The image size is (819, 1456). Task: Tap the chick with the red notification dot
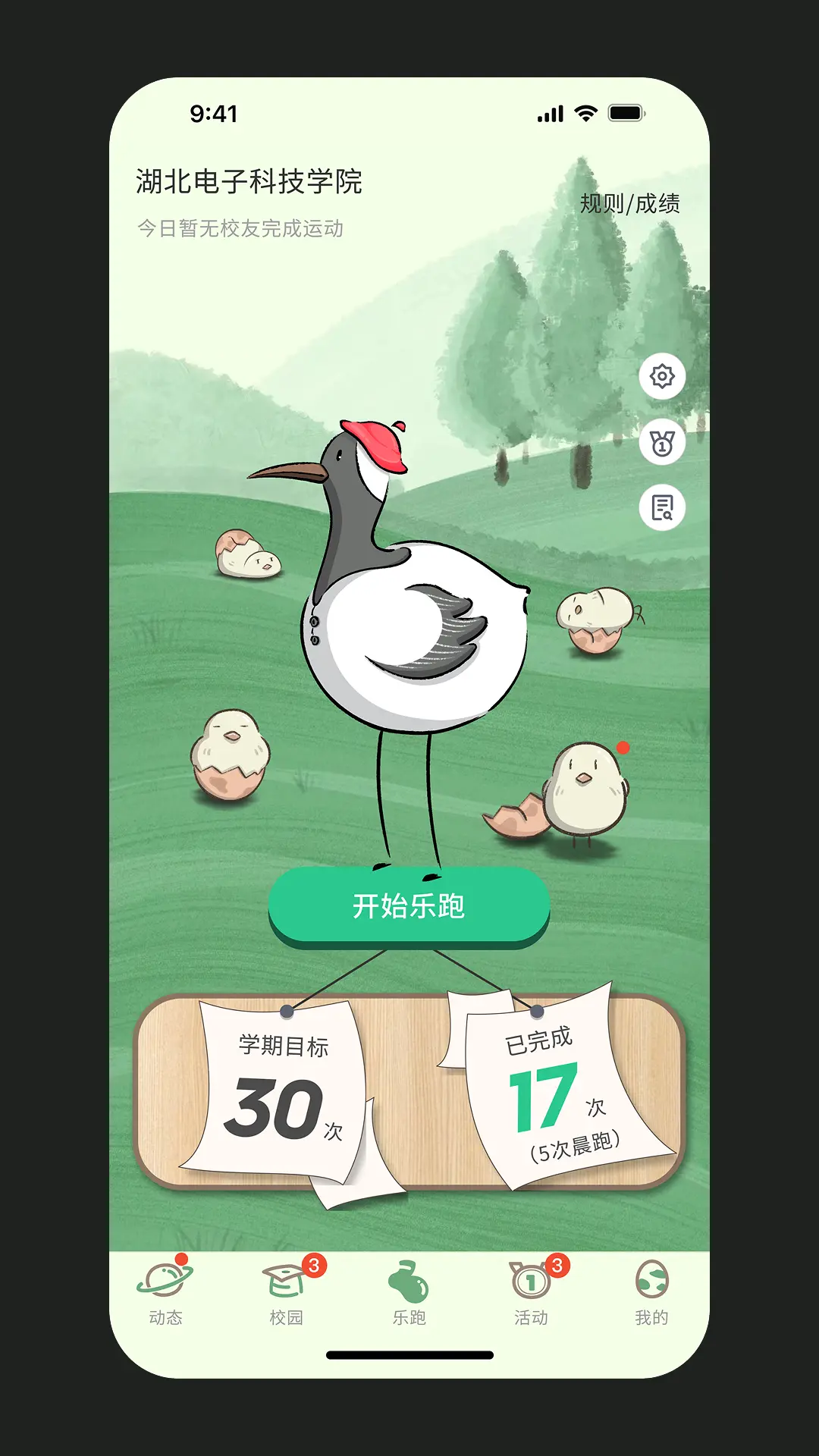(585, 790)
